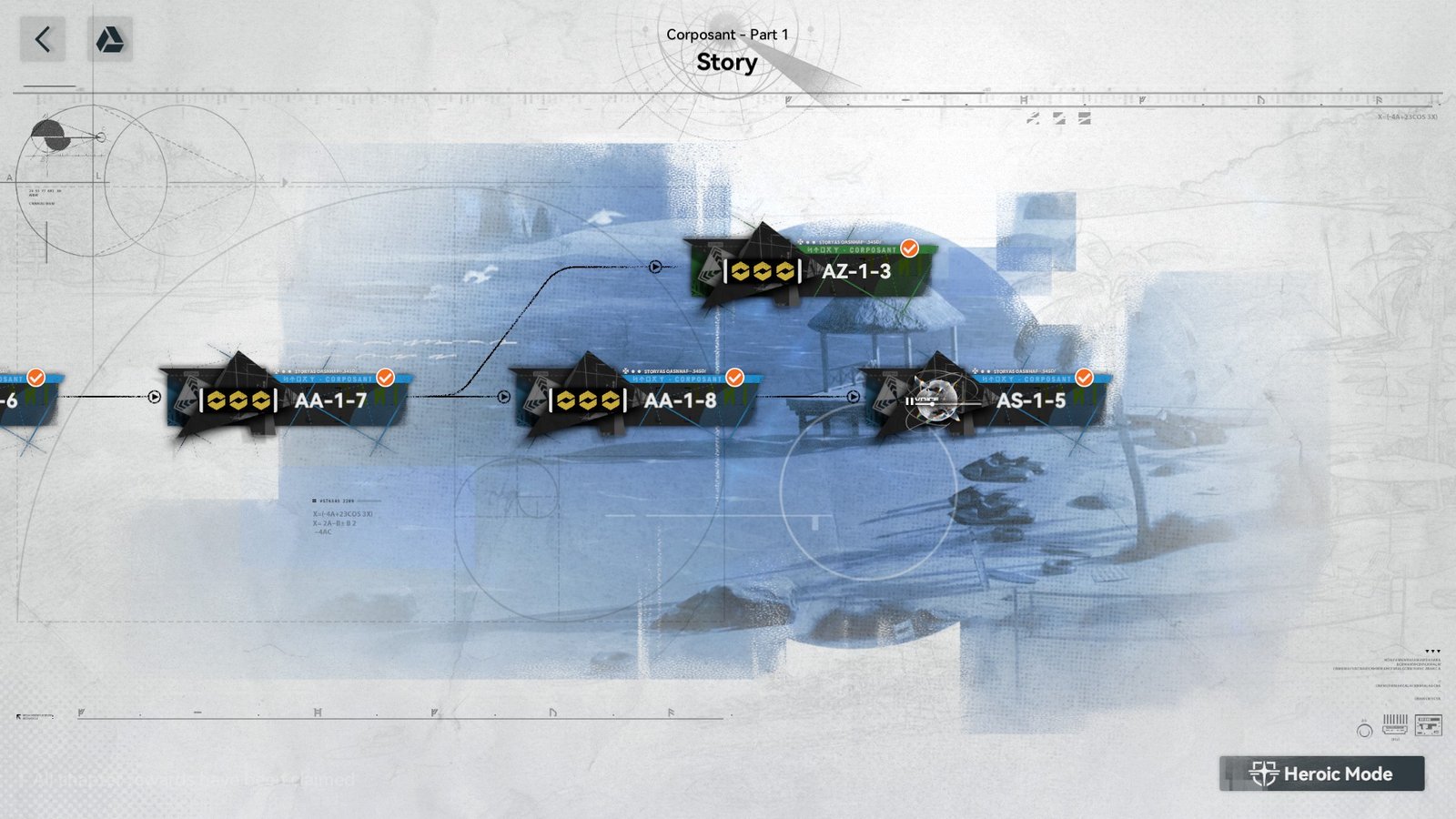Select the Corposant – Part 1 header
1456x819 pixels.
tap(727, 35)
